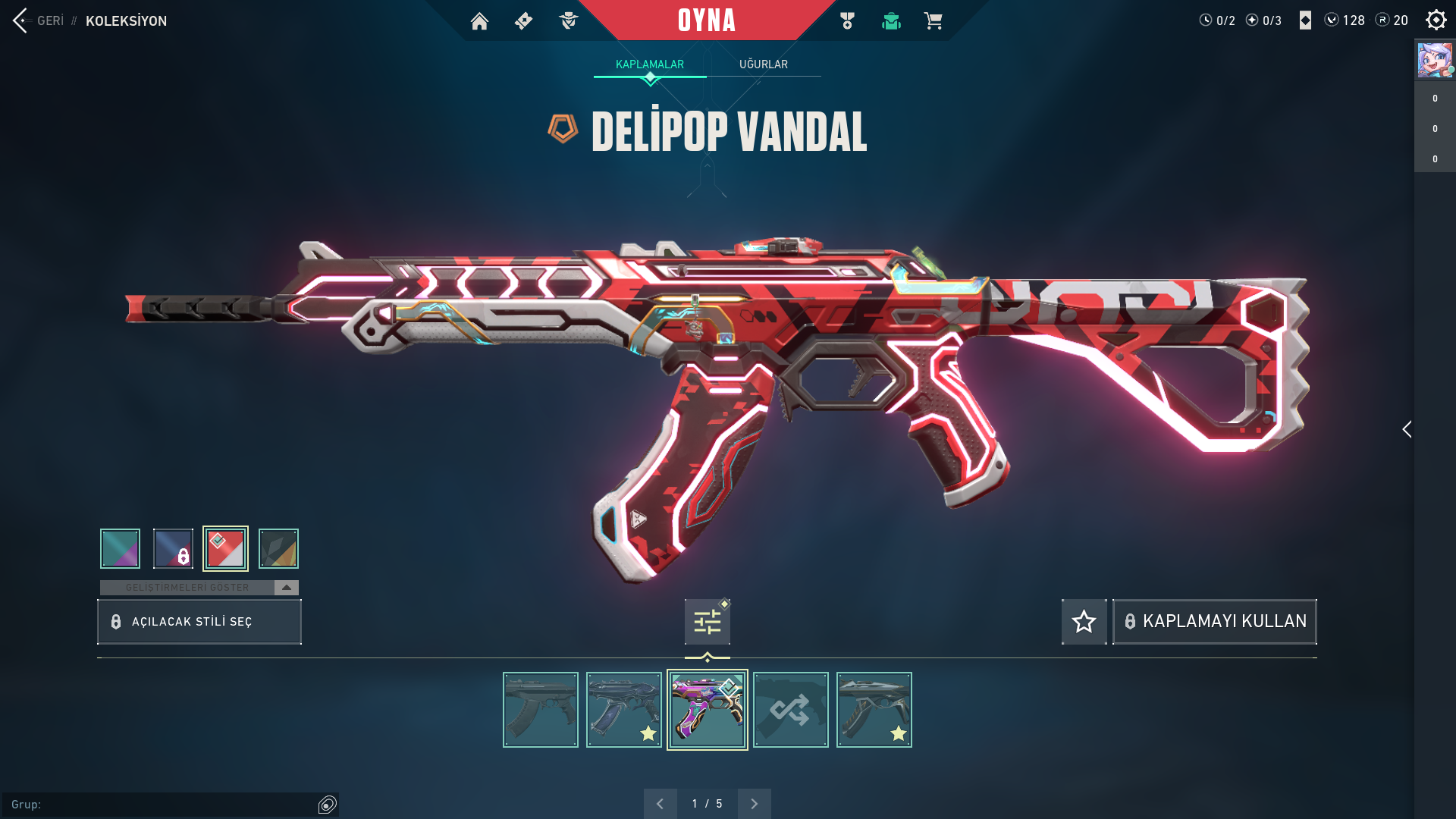
Task: Click AÇILACAK STİLİ SEÇ button
Action: coord(199,622)
